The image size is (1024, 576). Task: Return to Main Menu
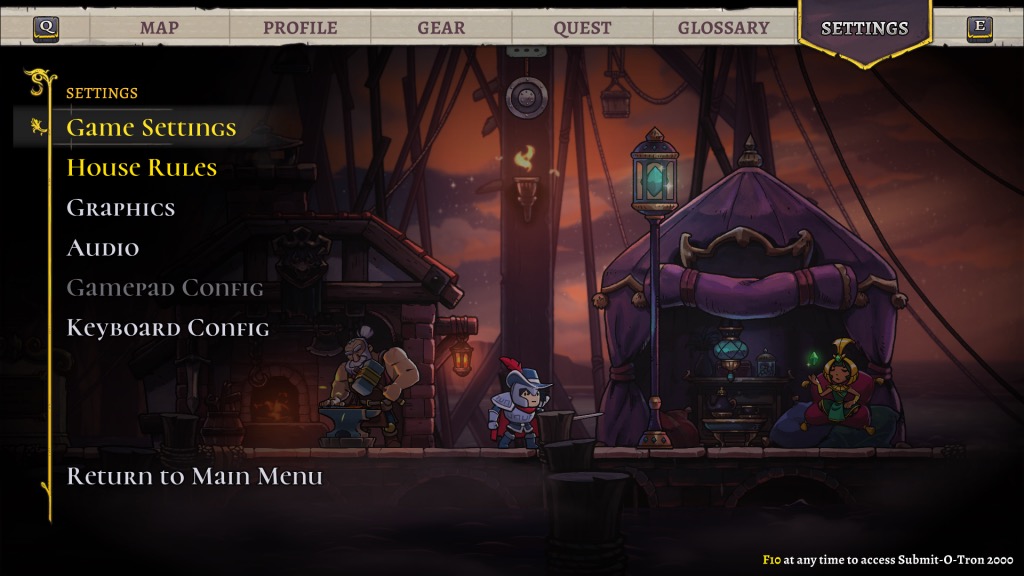pyautogui.click(x=194, y=476)
